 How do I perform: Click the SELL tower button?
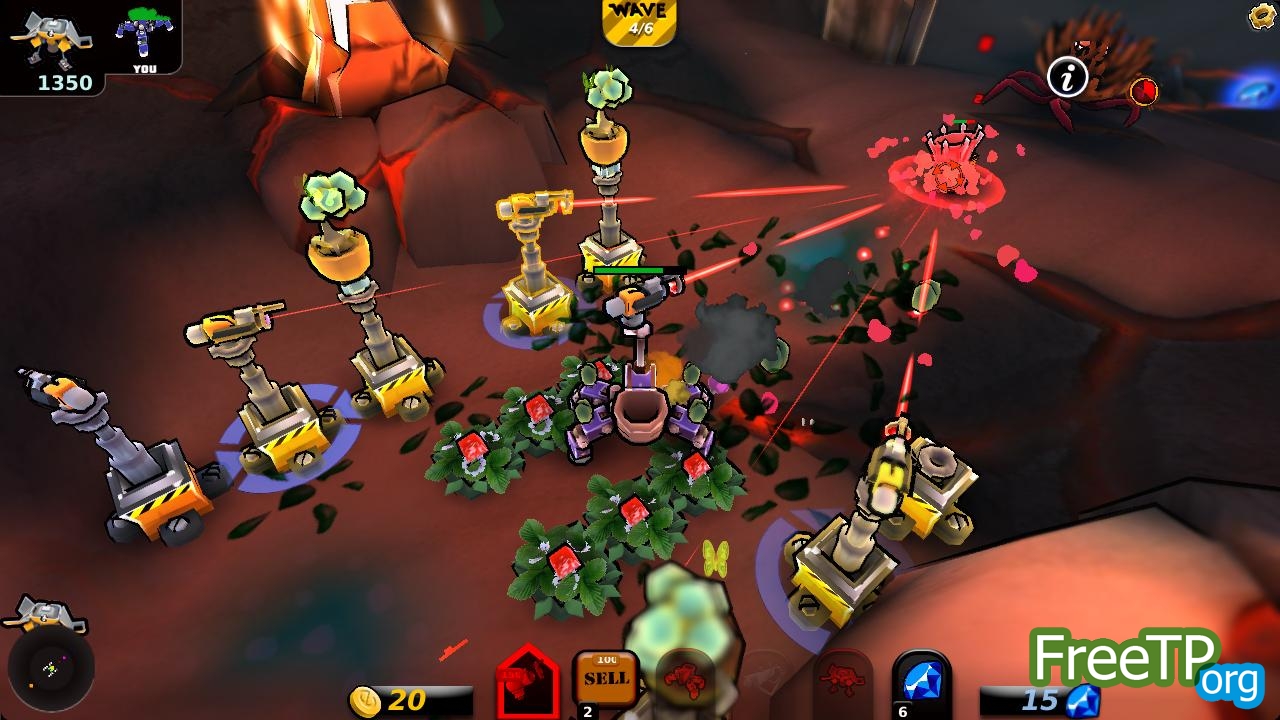point(606,678)
